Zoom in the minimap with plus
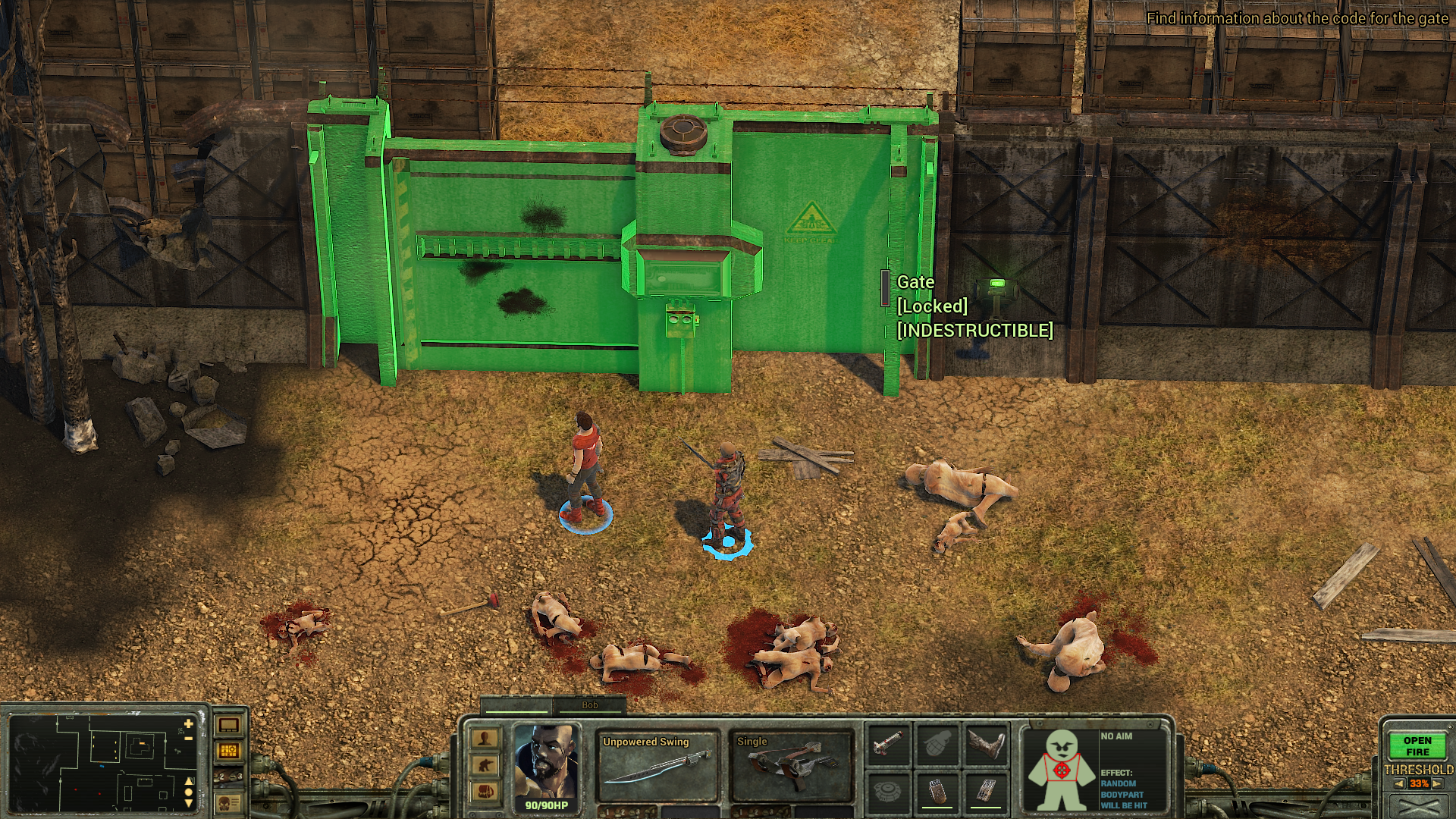Image resolution: width=1456 pixels, height=819 pixels. 189,724
